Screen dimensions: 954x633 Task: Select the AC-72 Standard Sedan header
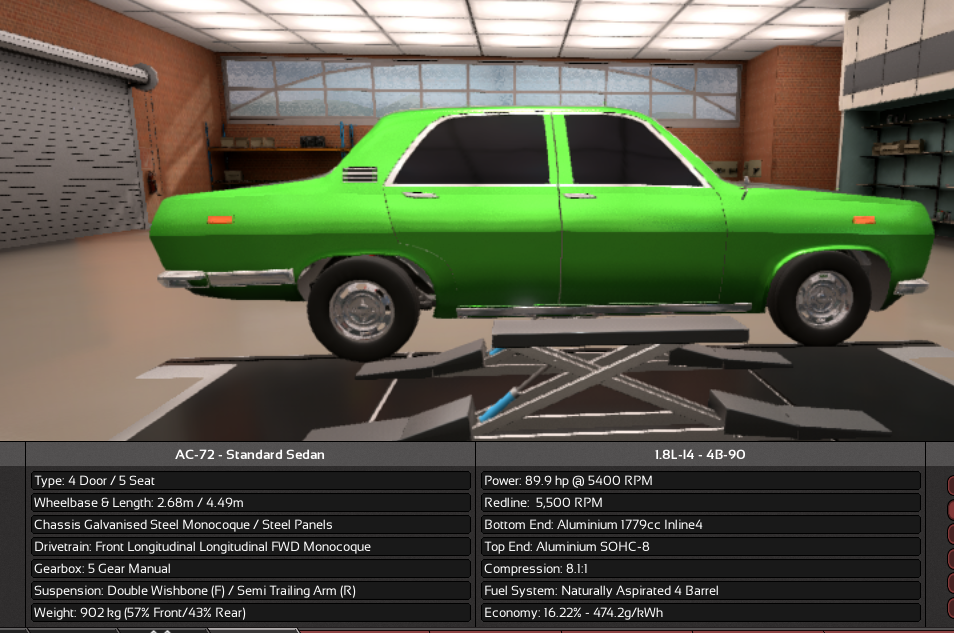250,455
